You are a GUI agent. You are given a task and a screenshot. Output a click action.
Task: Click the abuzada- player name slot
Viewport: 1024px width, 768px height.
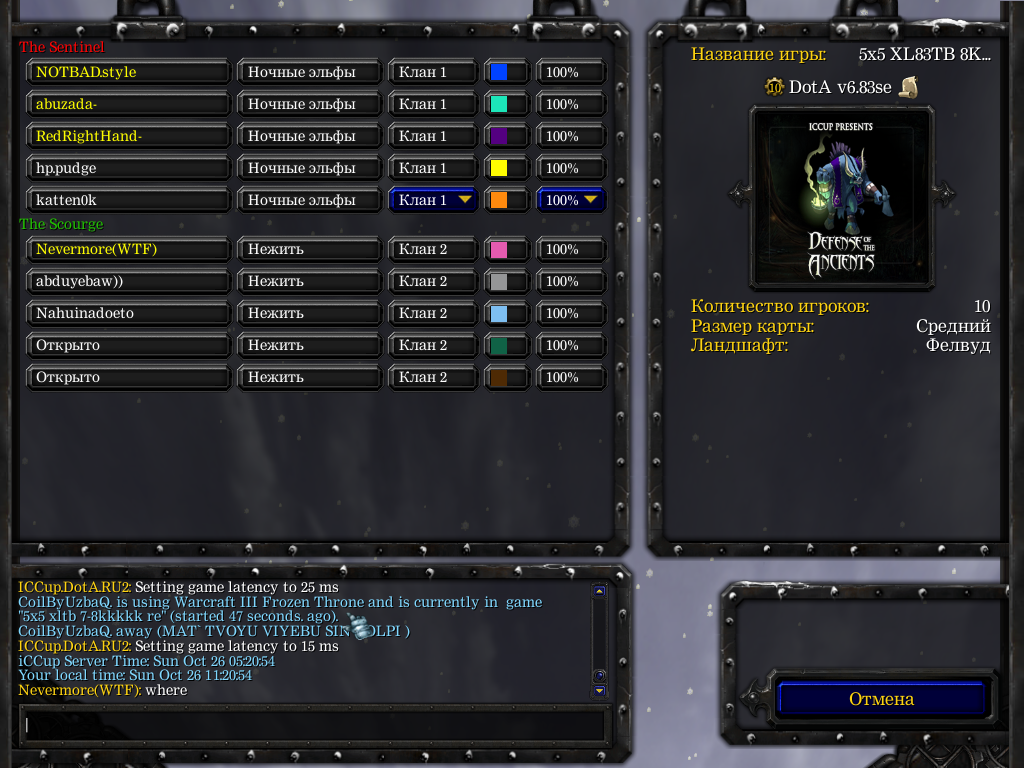tap(129, 104)
